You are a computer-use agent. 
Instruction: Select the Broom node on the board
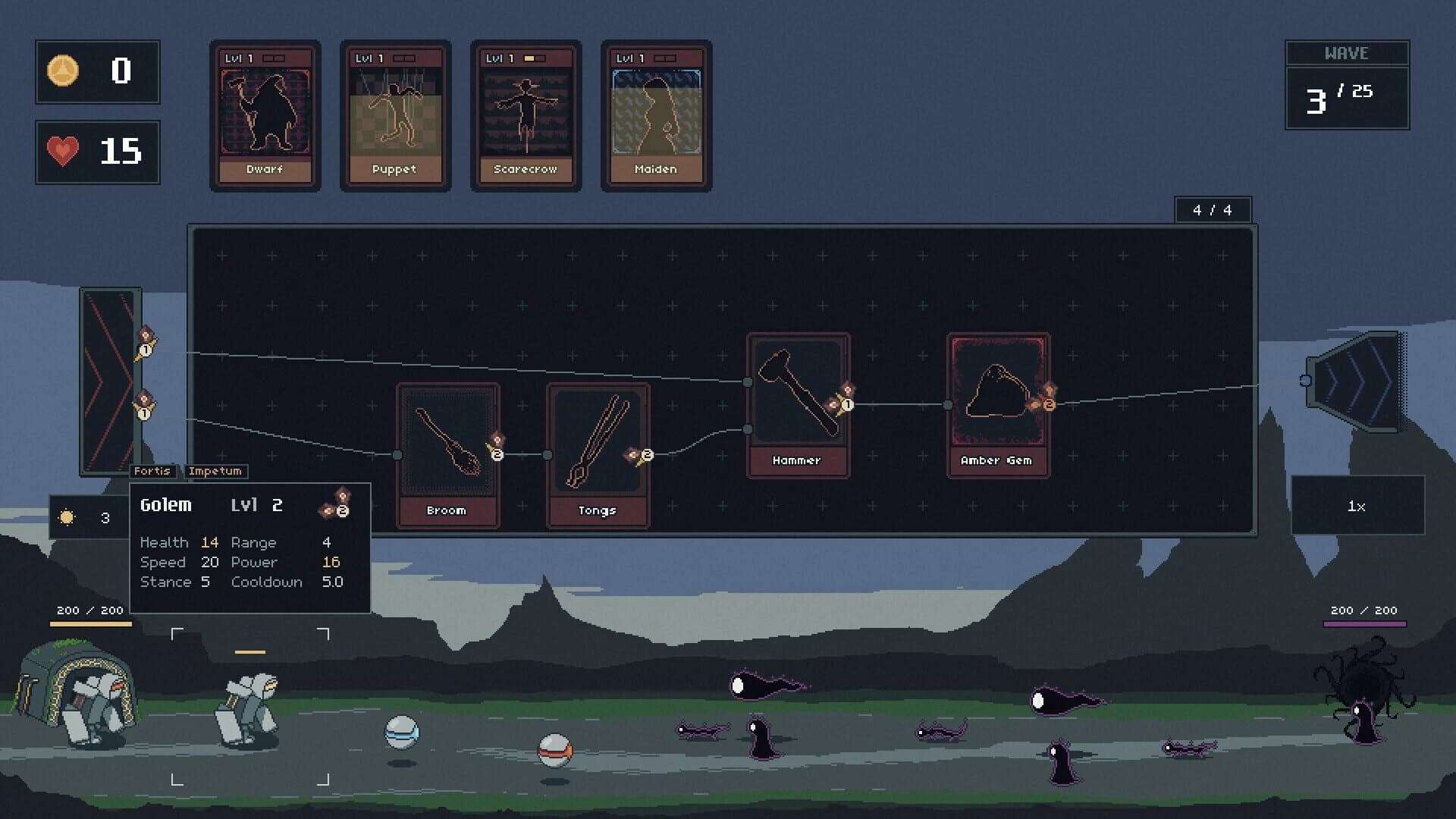(447, 451)
